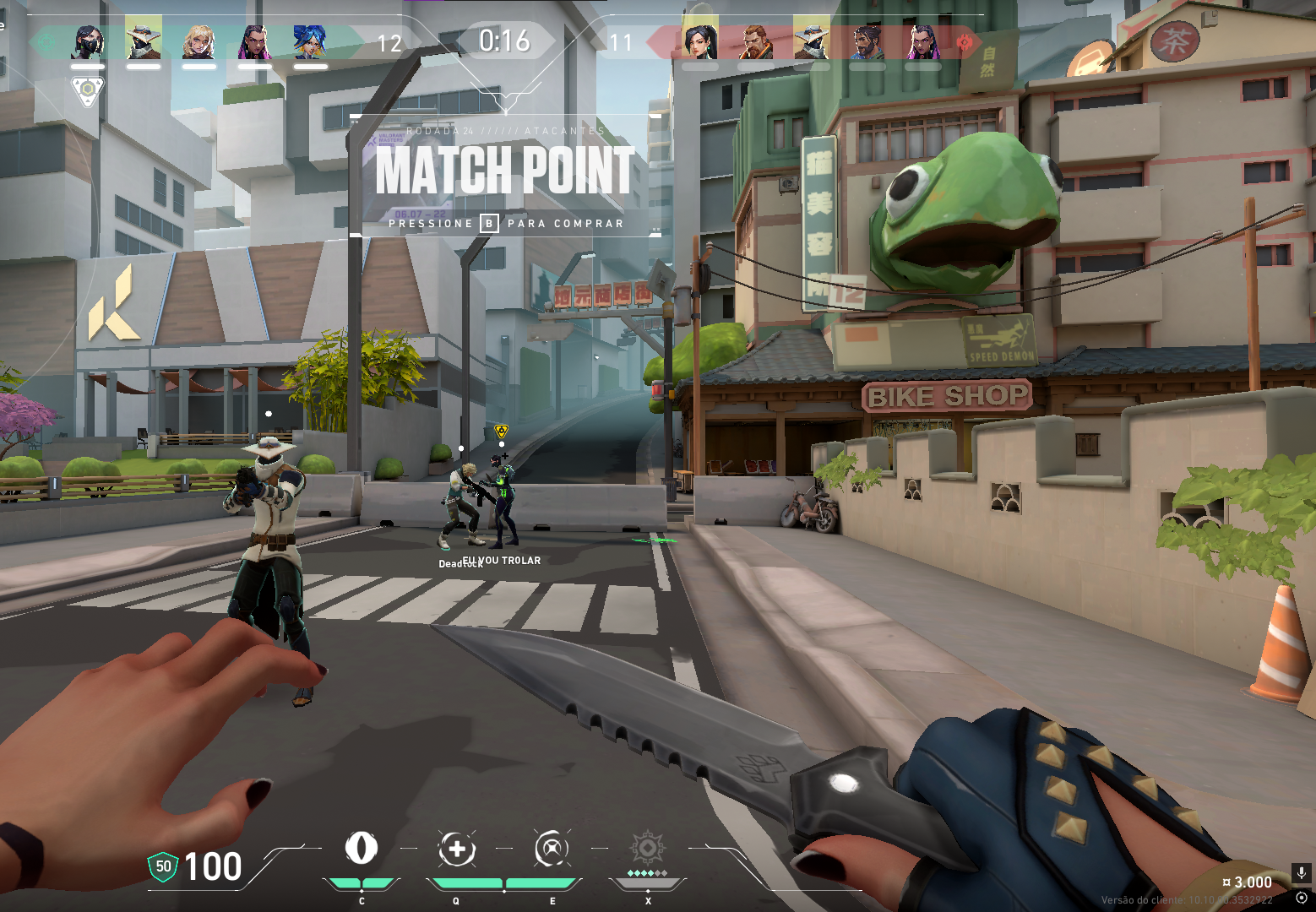Activate Fade's Prowler eye ability

362,849
